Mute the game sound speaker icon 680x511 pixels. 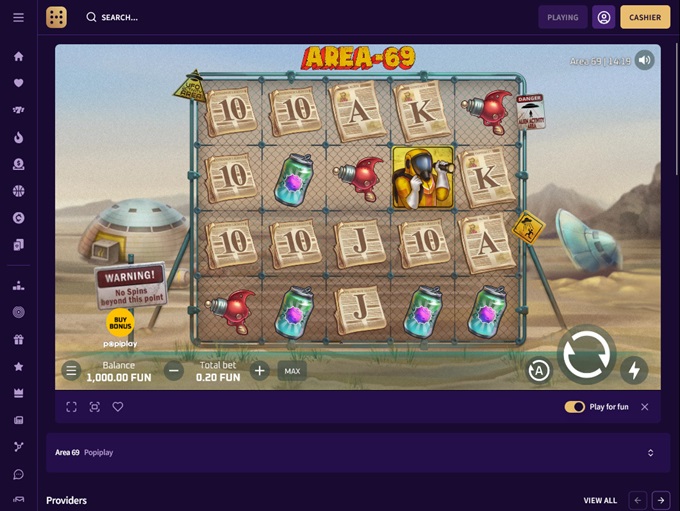coord(645,60)
